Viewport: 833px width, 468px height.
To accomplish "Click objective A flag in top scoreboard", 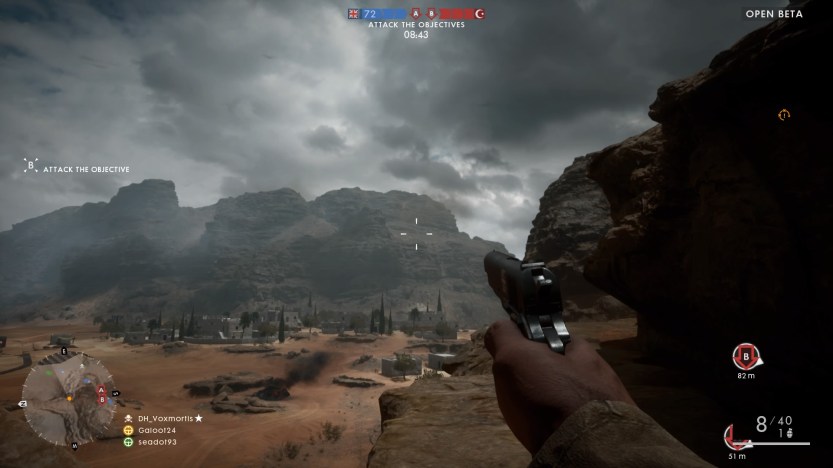I will point(414,14).
